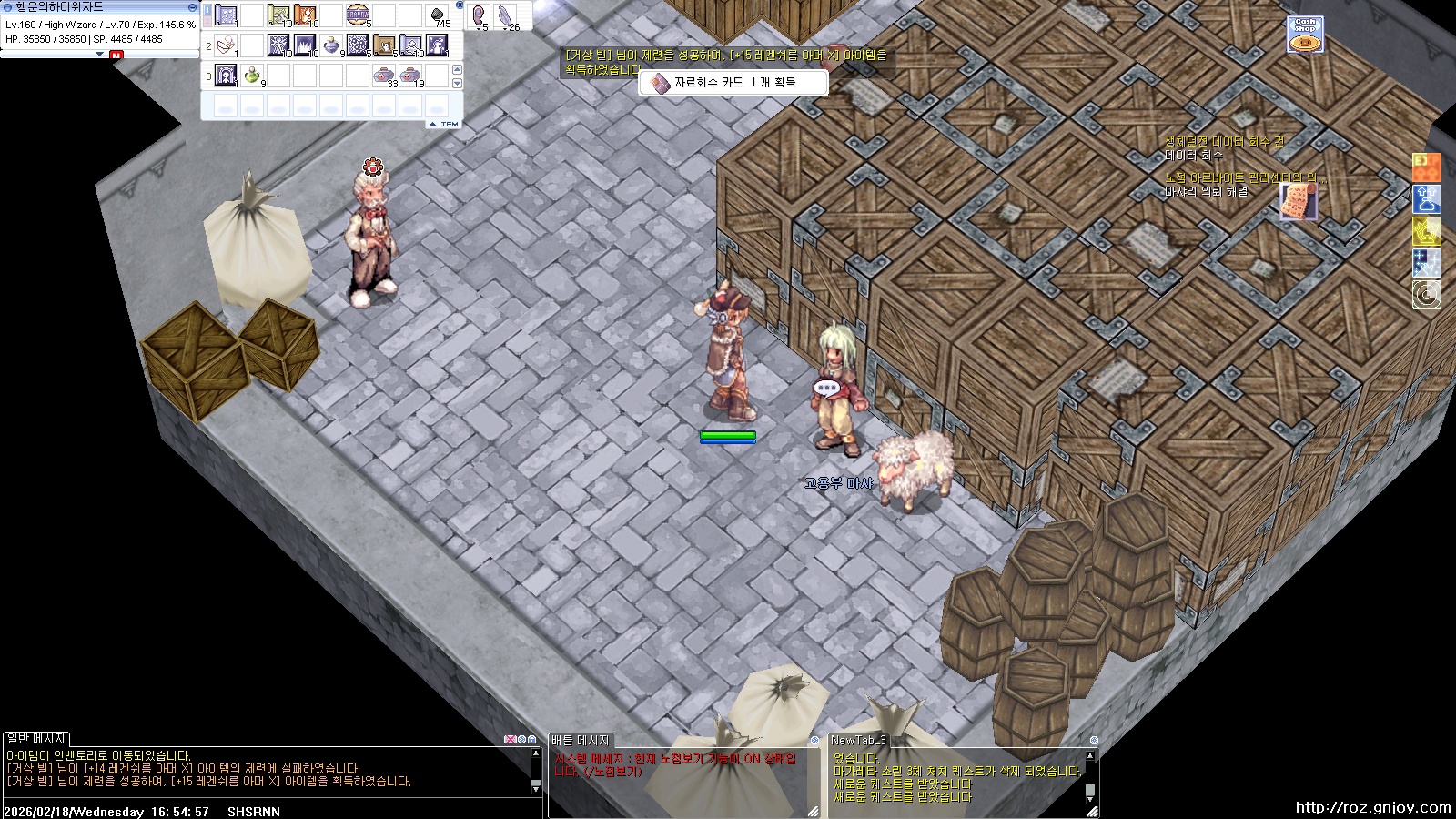Select the orange EXP boost buff icon
Image resolution: width=1456 pixels, height=819 pixels.
(1426, 167)
